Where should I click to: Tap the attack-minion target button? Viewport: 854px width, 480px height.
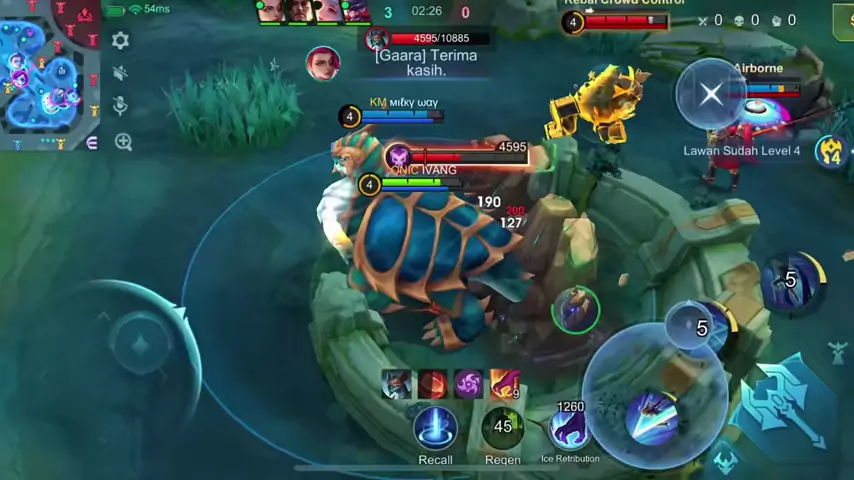point(725,462)
